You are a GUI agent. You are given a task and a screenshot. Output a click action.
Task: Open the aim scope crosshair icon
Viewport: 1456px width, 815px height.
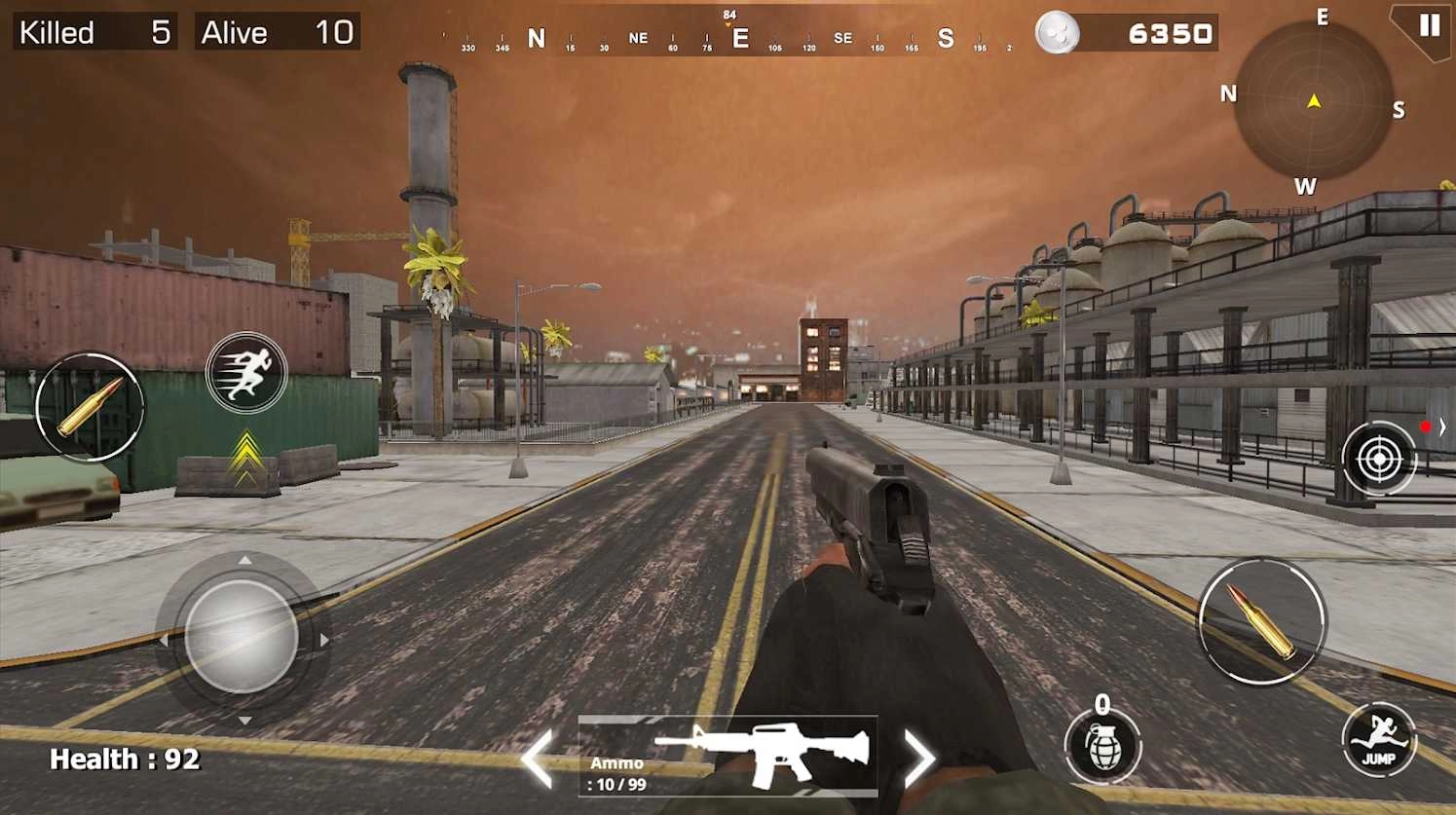click(1379, 458)
